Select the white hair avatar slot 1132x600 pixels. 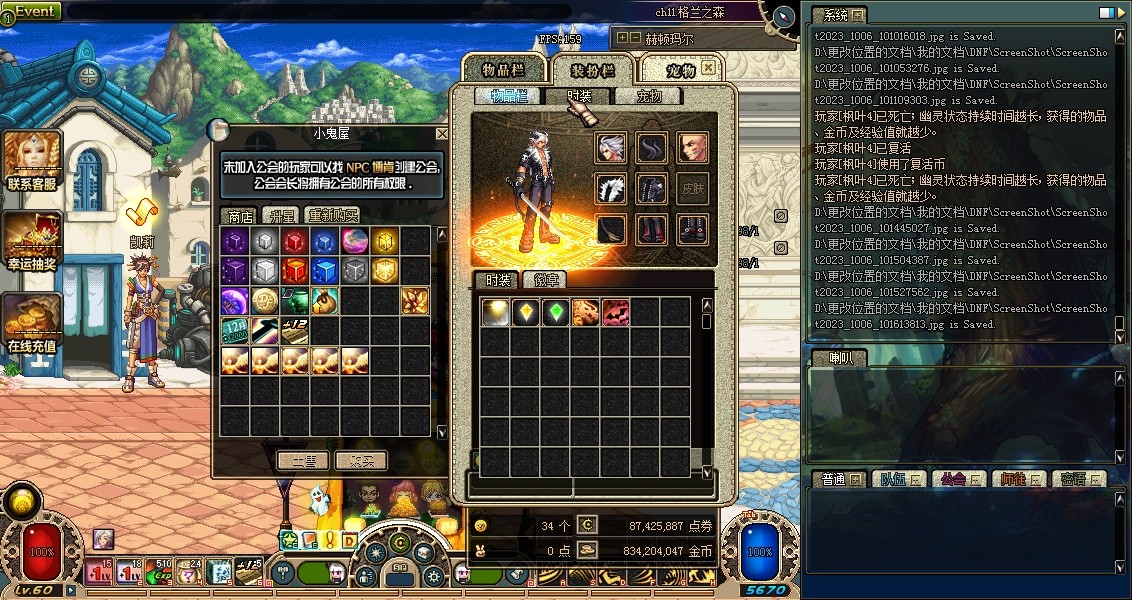tap(611, 148)
